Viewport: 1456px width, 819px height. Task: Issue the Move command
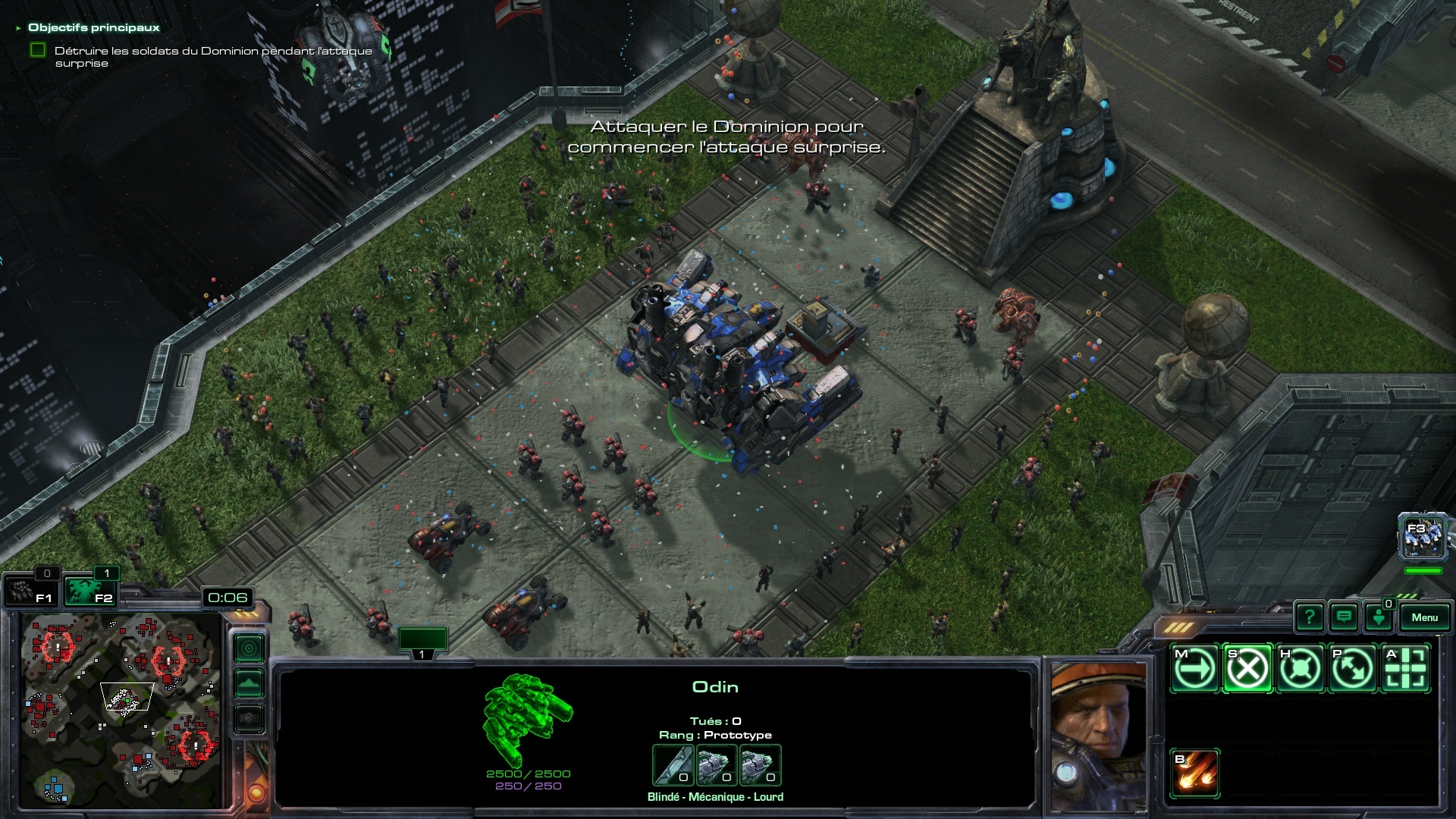1194,669
